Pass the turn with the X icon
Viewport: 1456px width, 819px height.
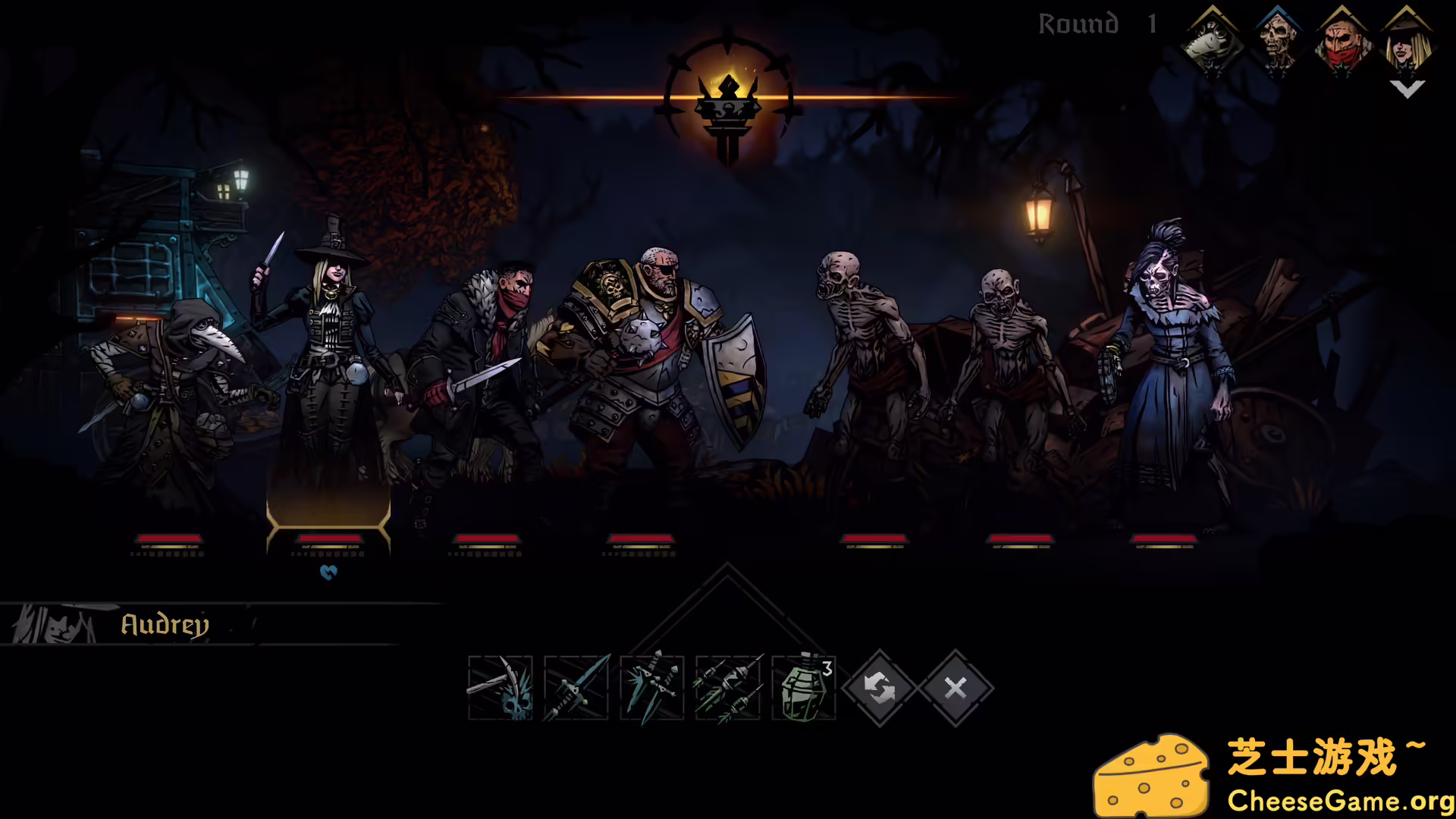pyautogui.click(x=954, y=689)
